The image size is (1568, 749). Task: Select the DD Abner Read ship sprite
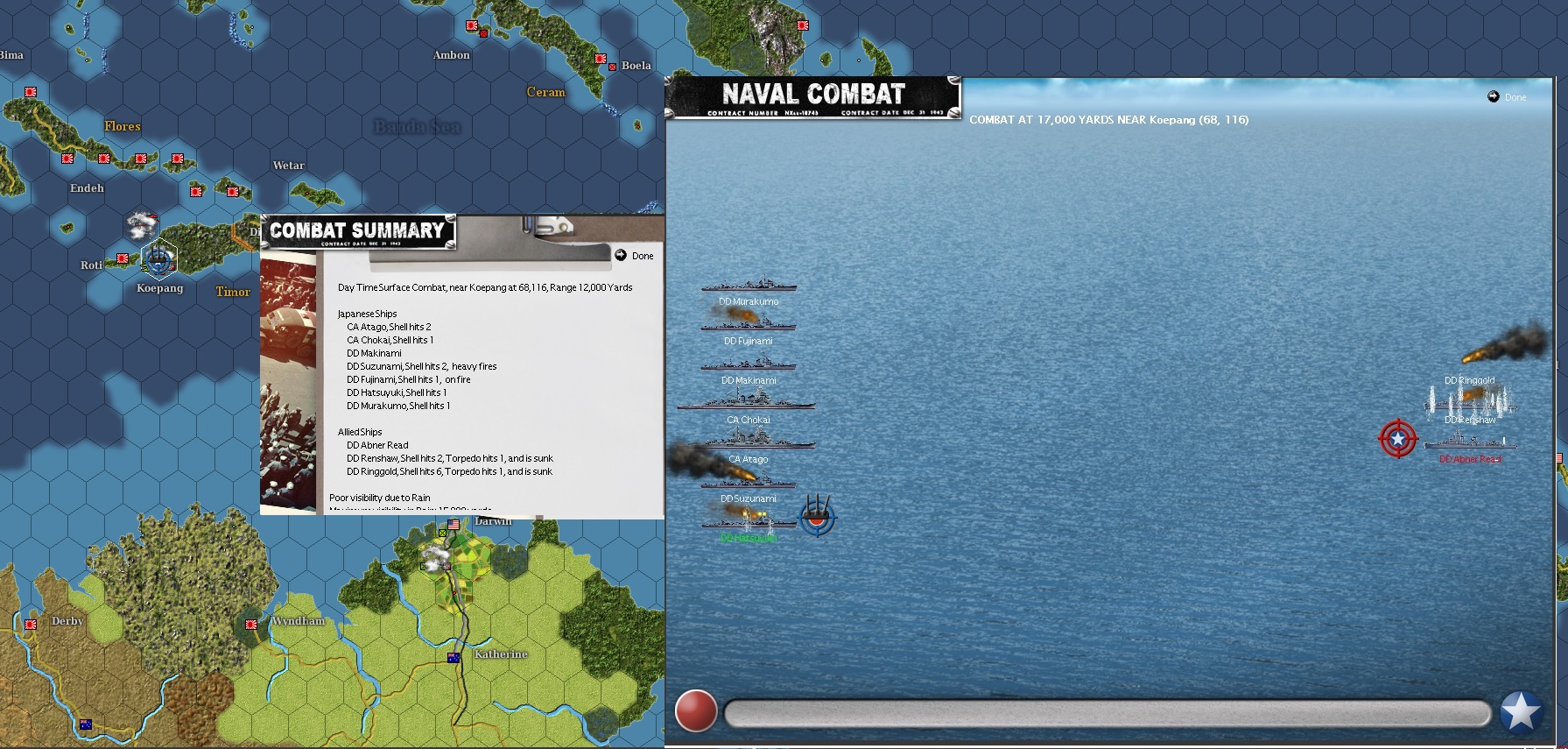[1469, 442]
